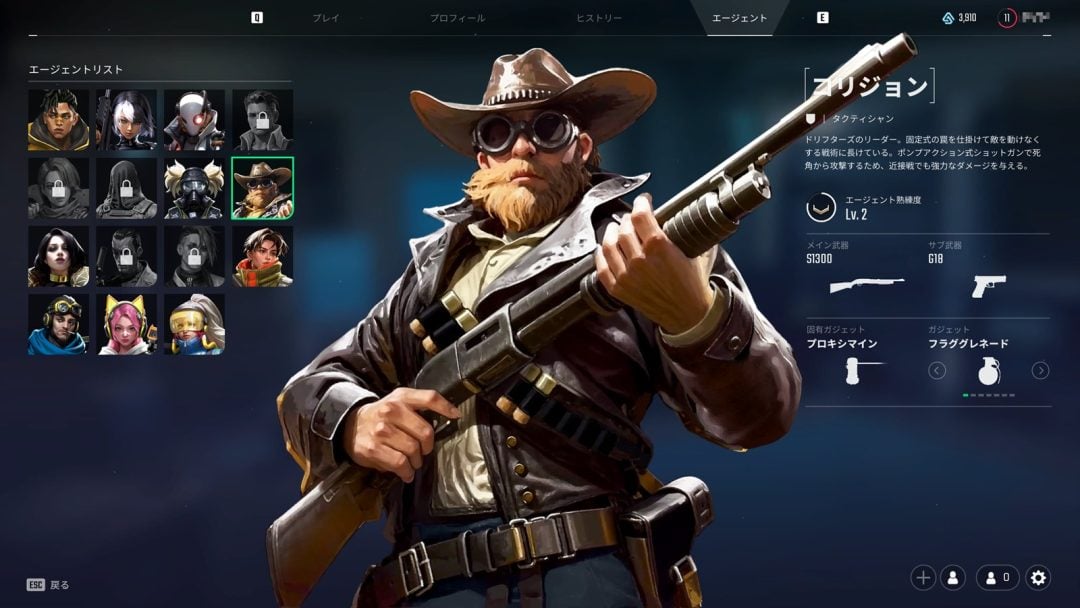Choose the yellow-visor helmet agent portrait
Image resolution: width=1080 pixels, height=608 pixels.
[194, 324]
